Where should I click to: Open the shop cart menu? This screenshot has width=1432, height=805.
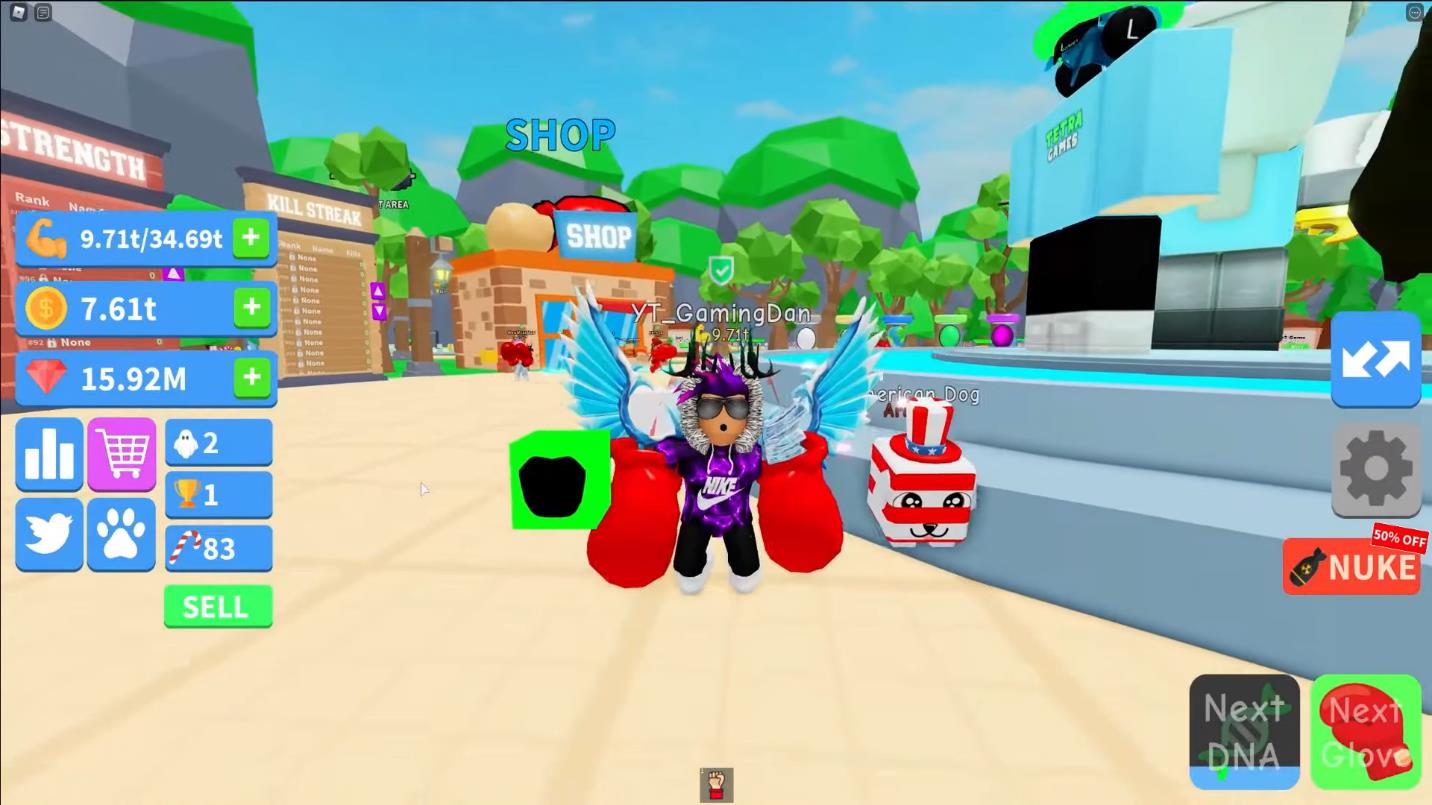(121, 455)
